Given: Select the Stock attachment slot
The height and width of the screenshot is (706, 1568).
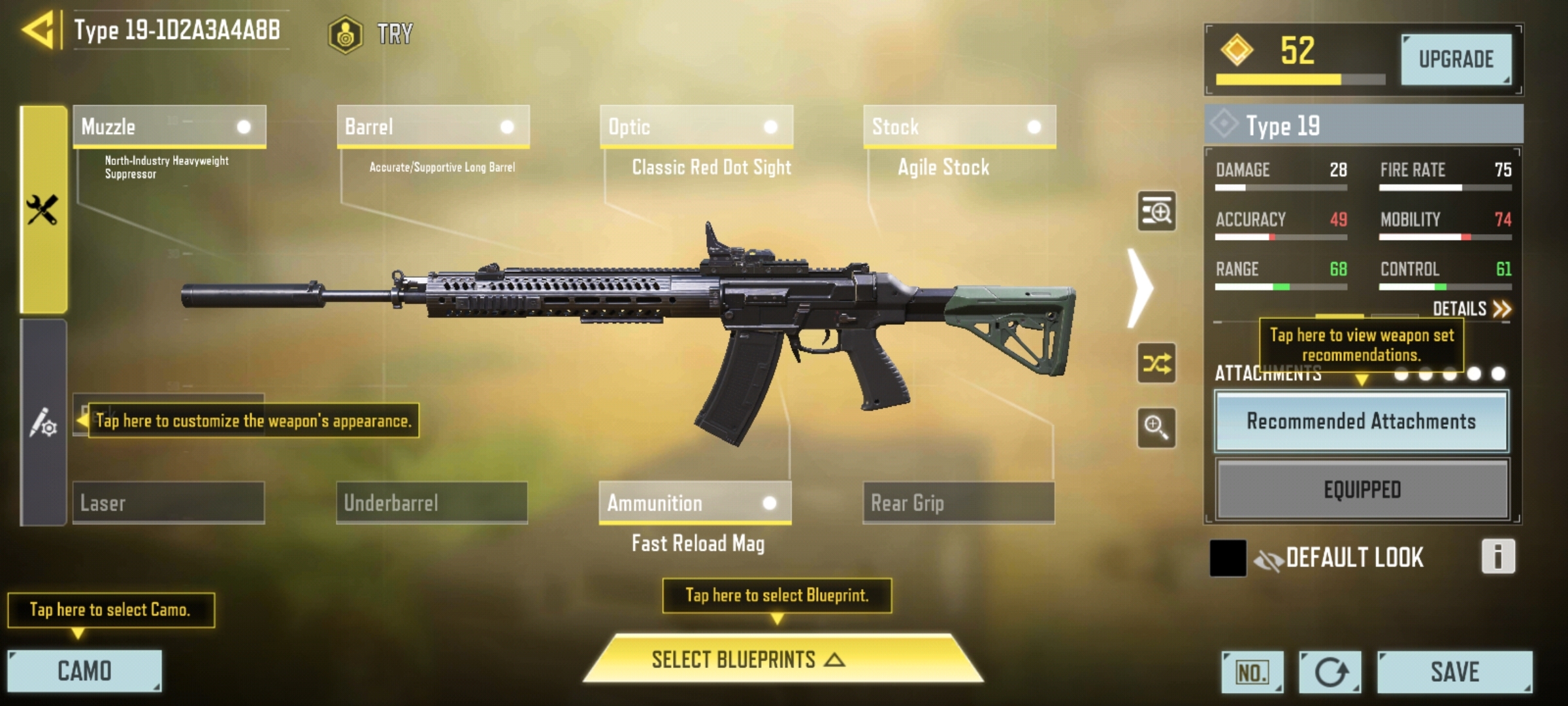Looking at the screenshot, I should coord(959,126).
